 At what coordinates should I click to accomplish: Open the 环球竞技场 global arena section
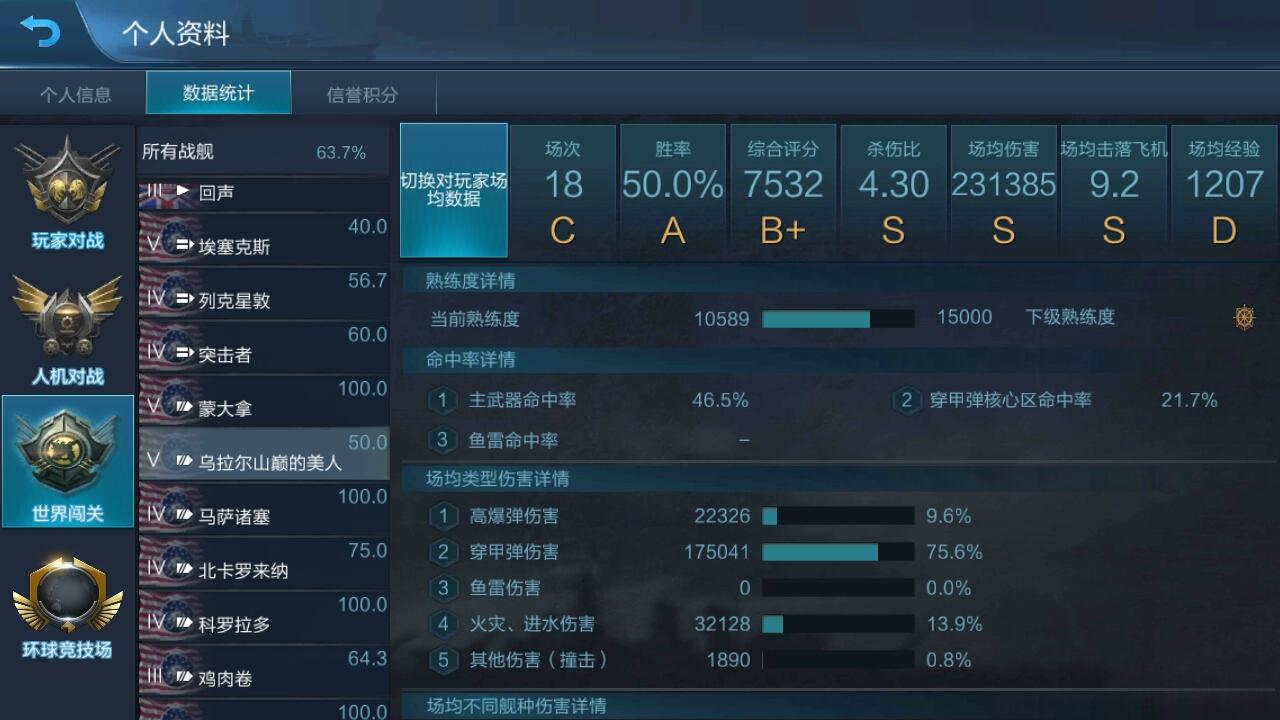pyautogui.click(x=66, y=600)
